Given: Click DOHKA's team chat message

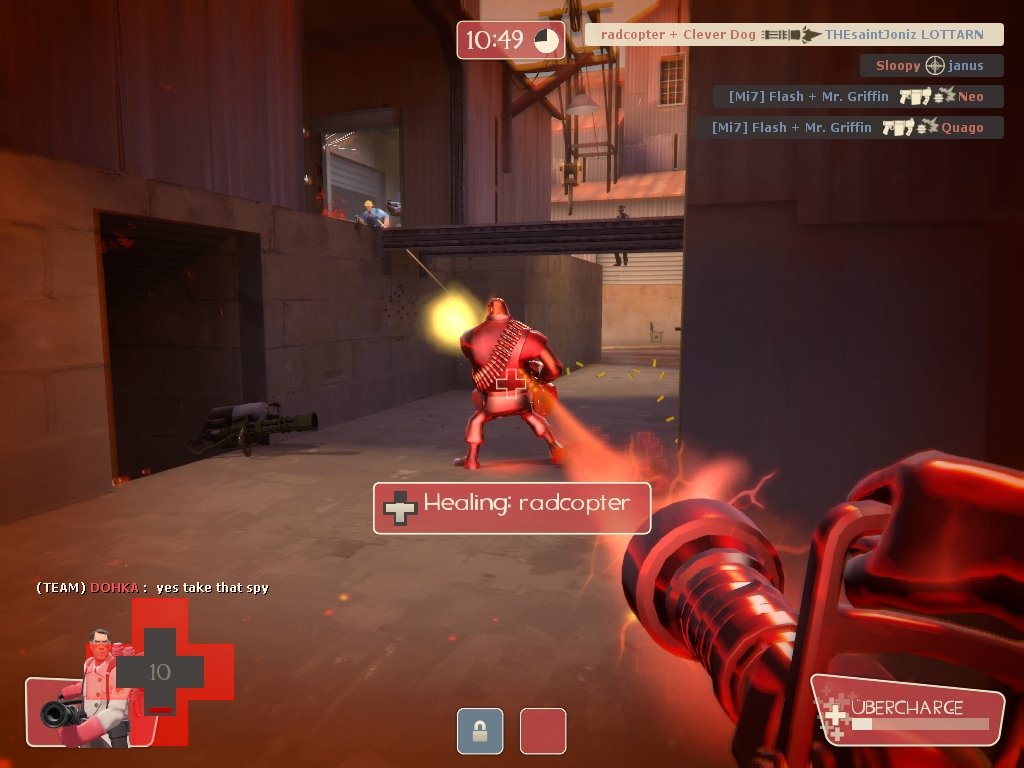Looking at the screenshot, I should (x=152, y=588).
